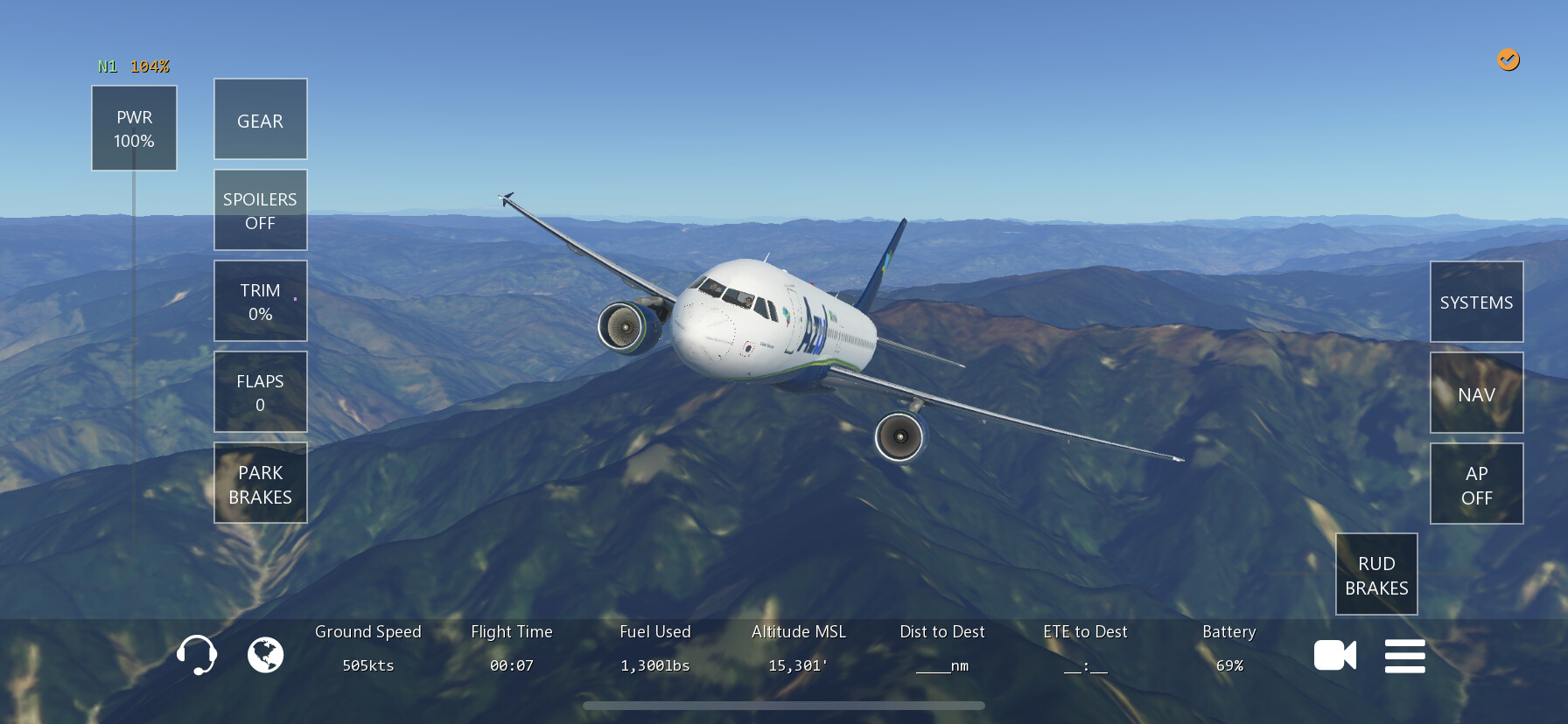
Task: Turn on the AP autopilot button
Action: pyautogui.click(x=1476, y=484)
